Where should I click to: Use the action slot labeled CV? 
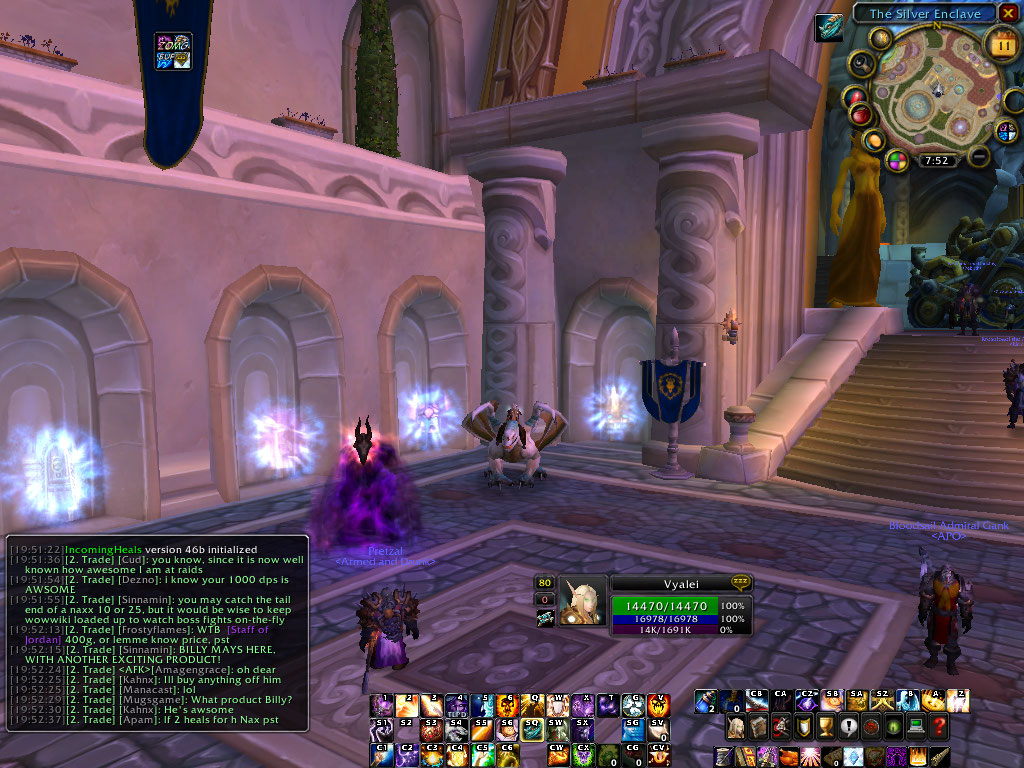658,755
